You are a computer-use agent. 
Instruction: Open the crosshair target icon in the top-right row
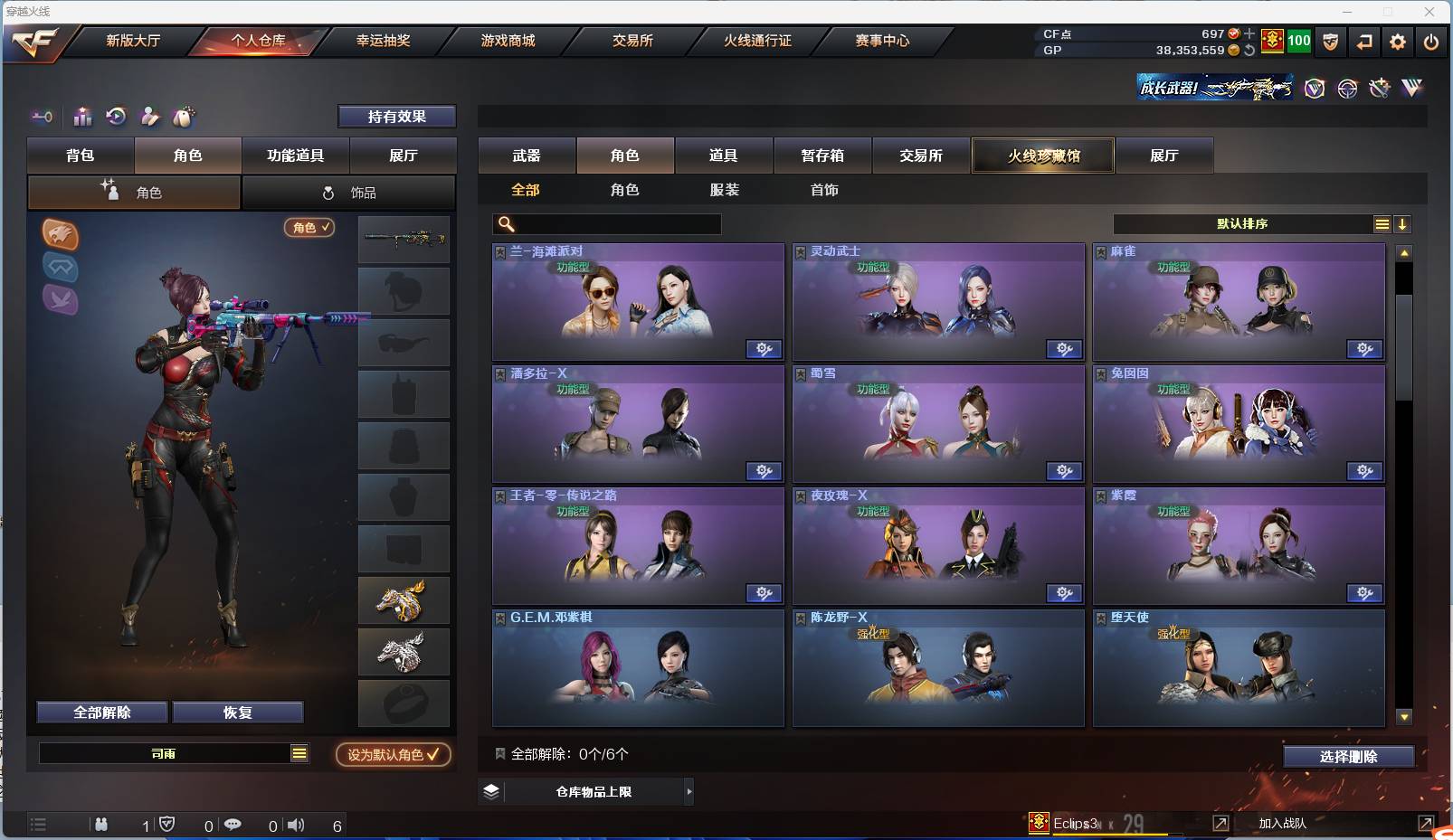coord(1348,89)
